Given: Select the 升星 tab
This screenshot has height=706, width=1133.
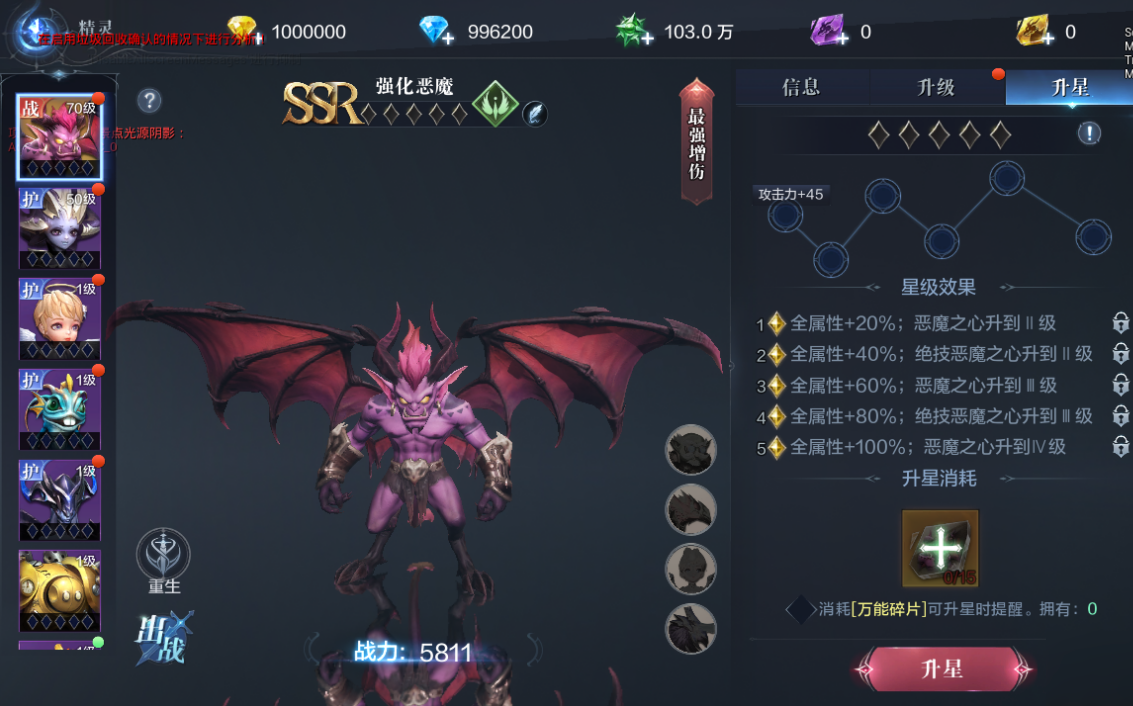Looking at the screenshot, I should pyautogui.click(x=1069, y=87).
